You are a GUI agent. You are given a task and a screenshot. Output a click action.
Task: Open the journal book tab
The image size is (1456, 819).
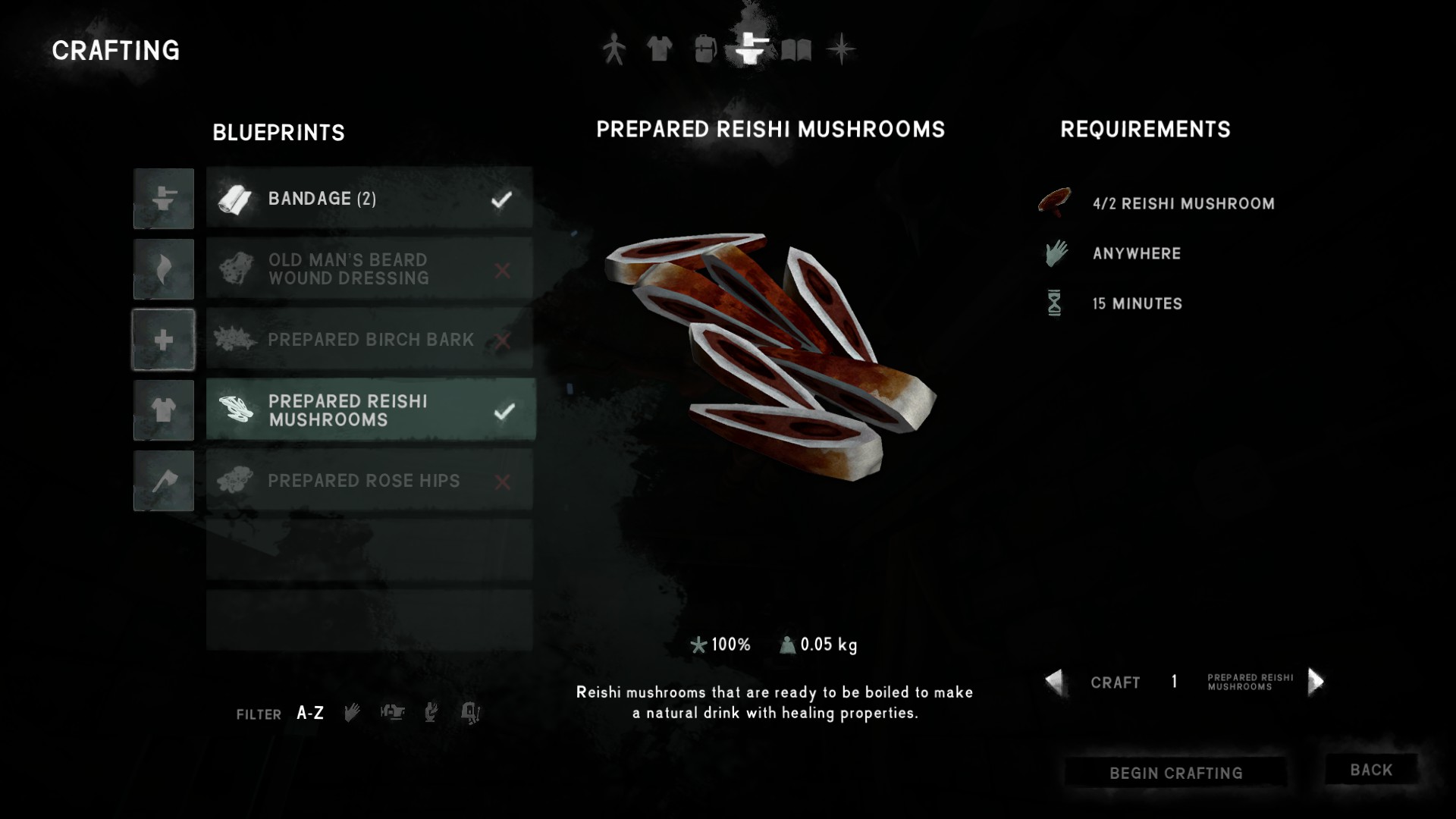coord(796,50)
